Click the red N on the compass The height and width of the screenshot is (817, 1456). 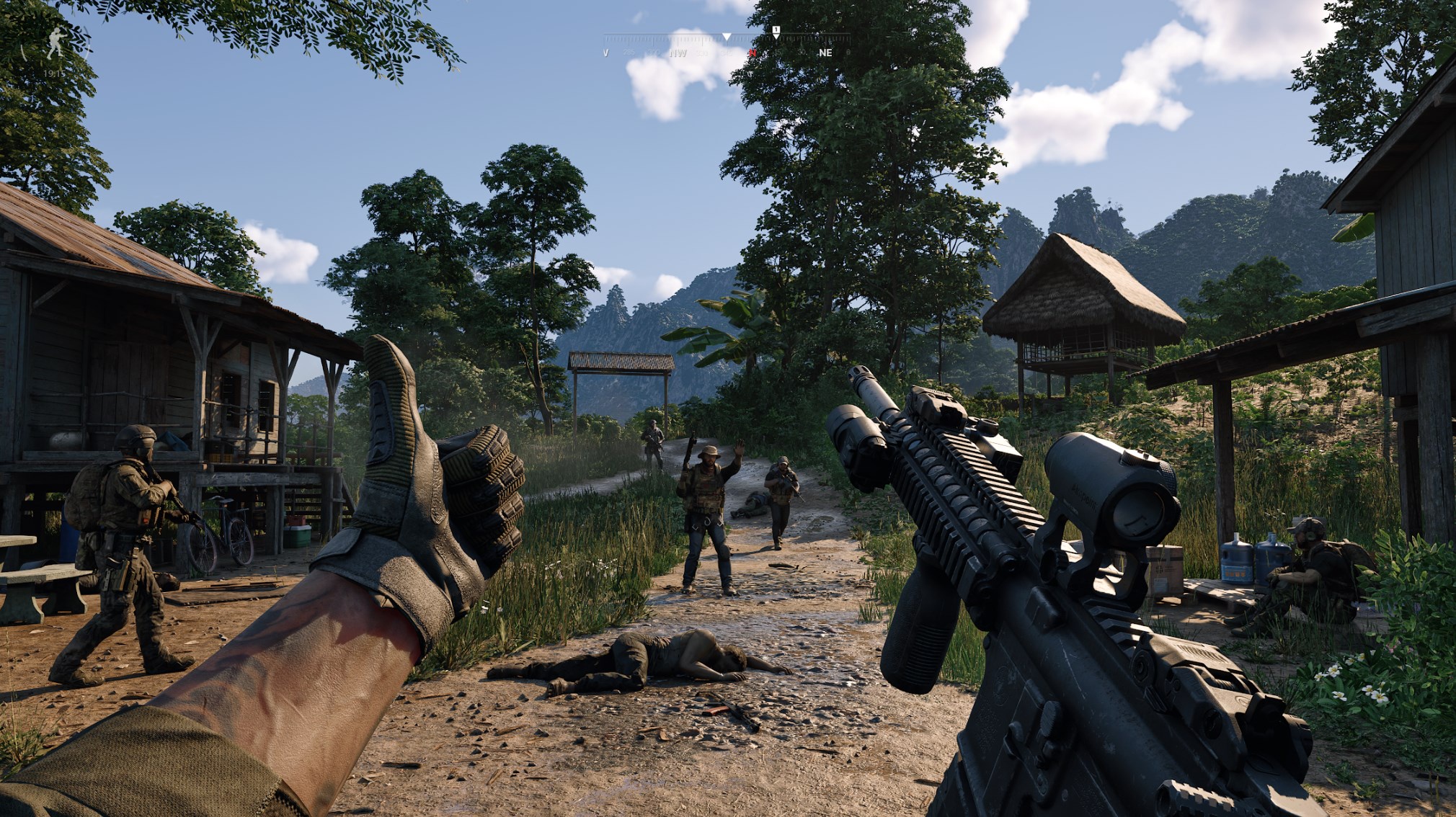pos(753,53)
